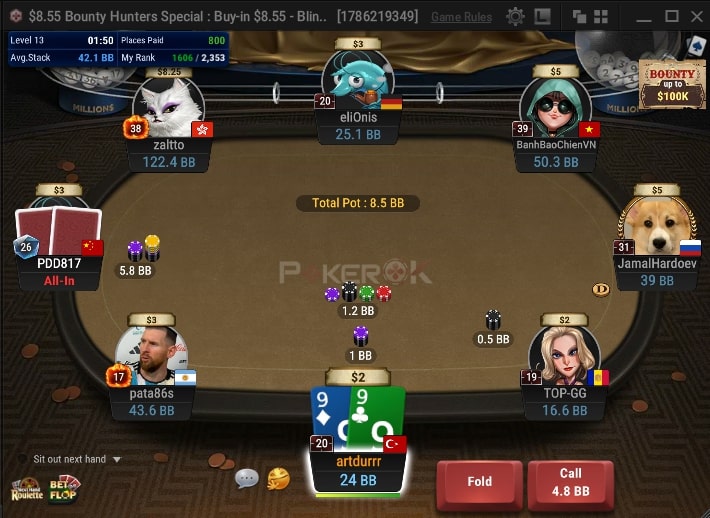Open the Game Rules link
This screenshot has height=518, width=710.
coord(461,17)
